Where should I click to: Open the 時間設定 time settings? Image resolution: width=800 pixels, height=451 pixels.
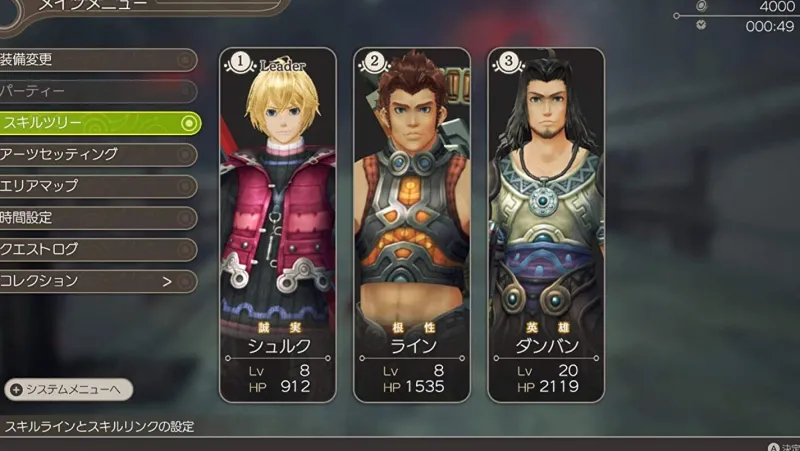(95, 217)
